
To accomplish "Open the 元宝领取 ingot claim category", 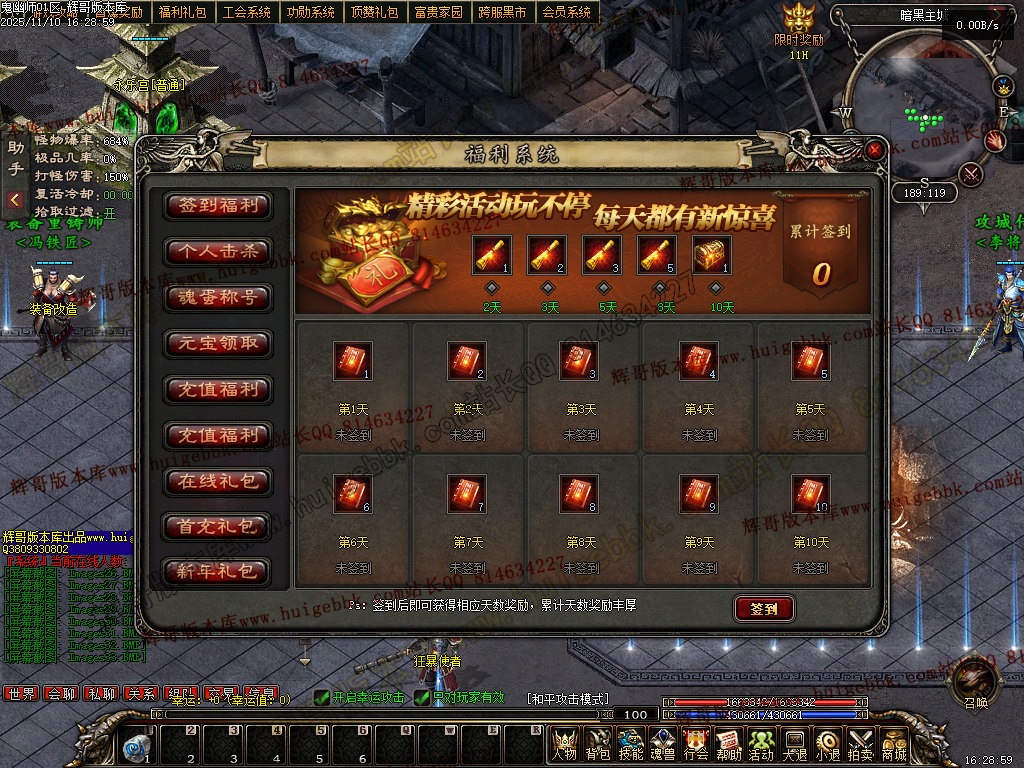I will point(218,343).
